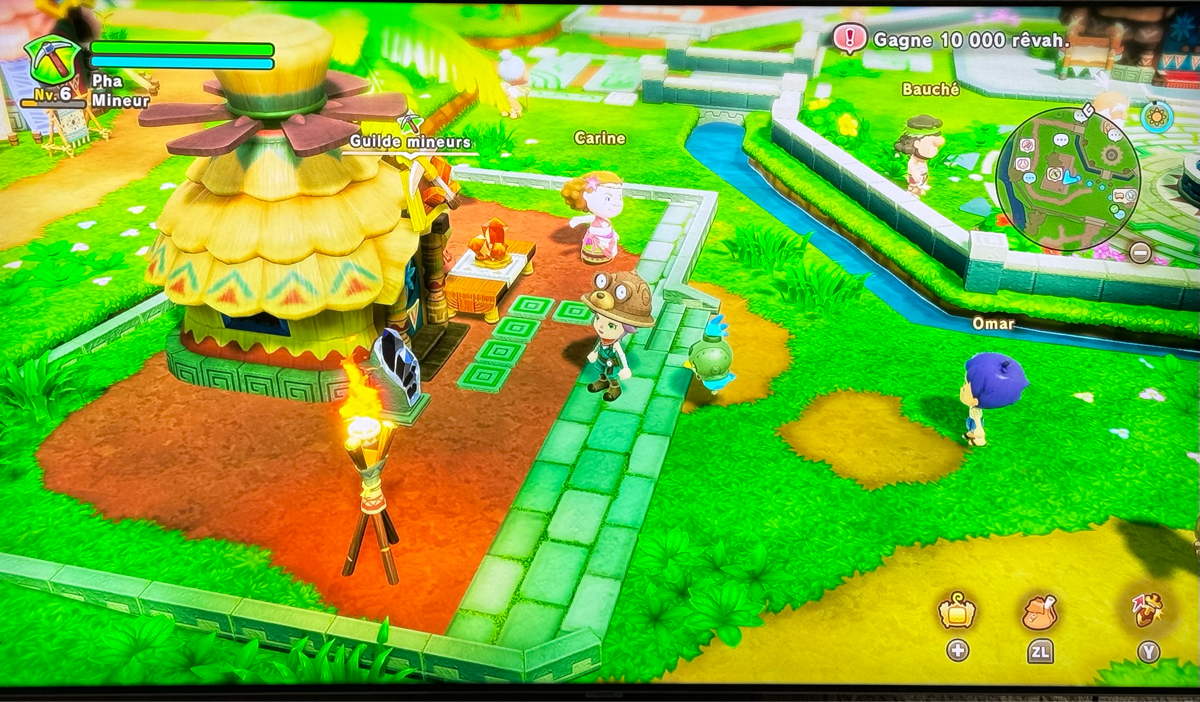The width and height of the screenshot is (1200, 702).
Task: Click the Miner class pickaxe emblem
Action: [x=54, y=60]
